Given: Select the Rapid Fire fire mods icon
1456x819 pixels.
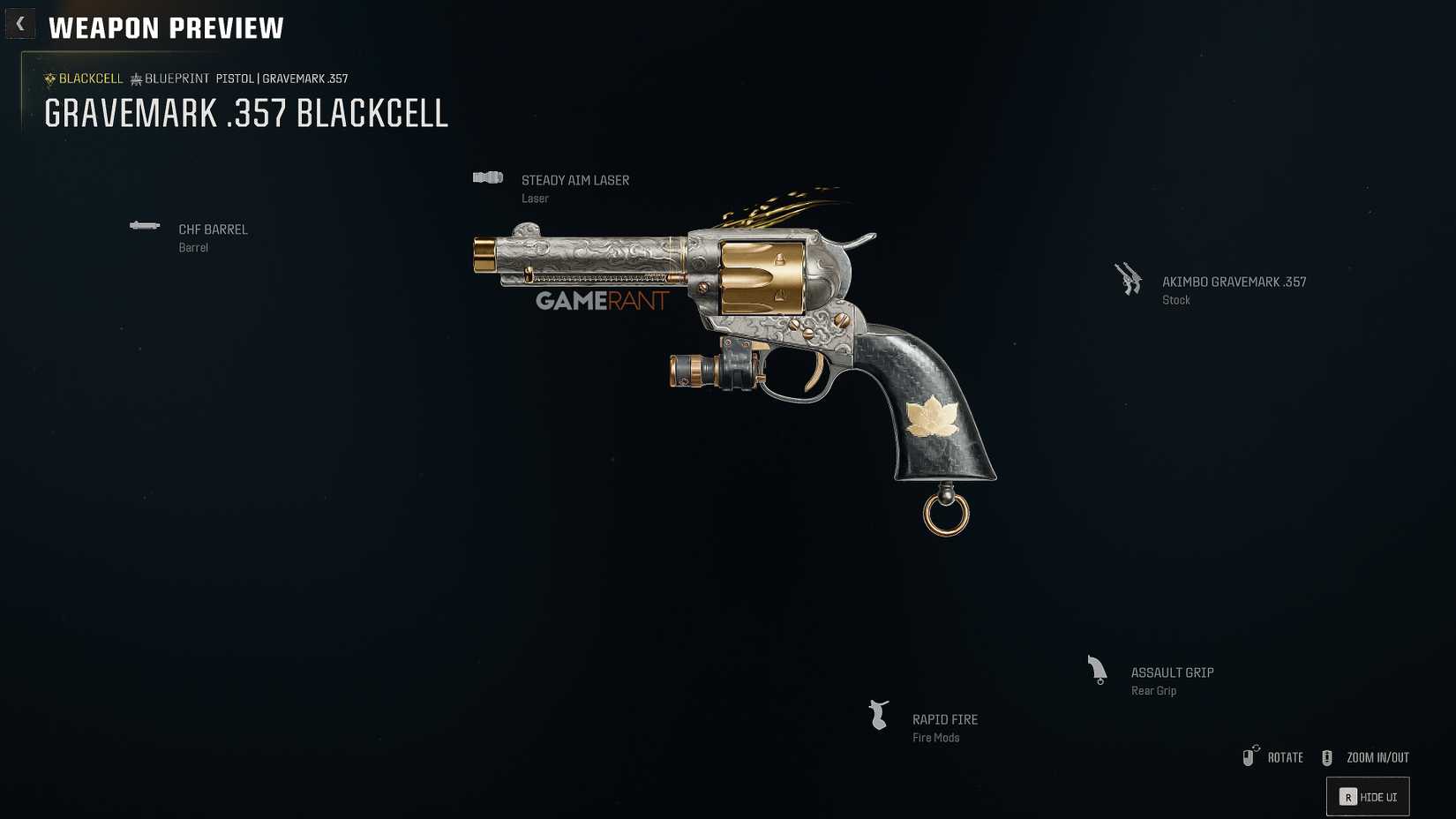Looking at the screenshot, I should (x=878, y=715).
